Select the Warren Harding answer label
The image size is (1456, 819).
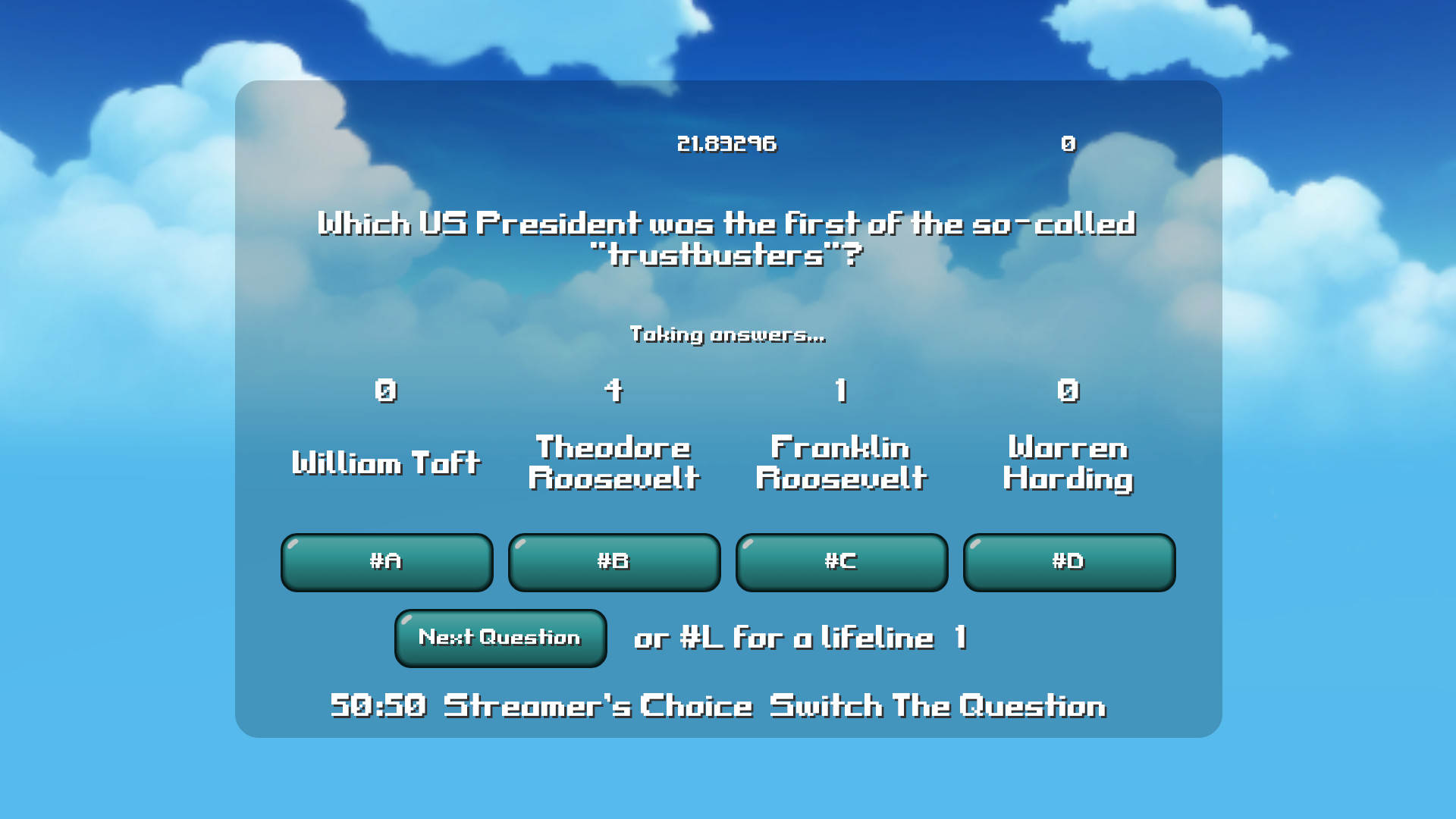[x=1068, y=463]
